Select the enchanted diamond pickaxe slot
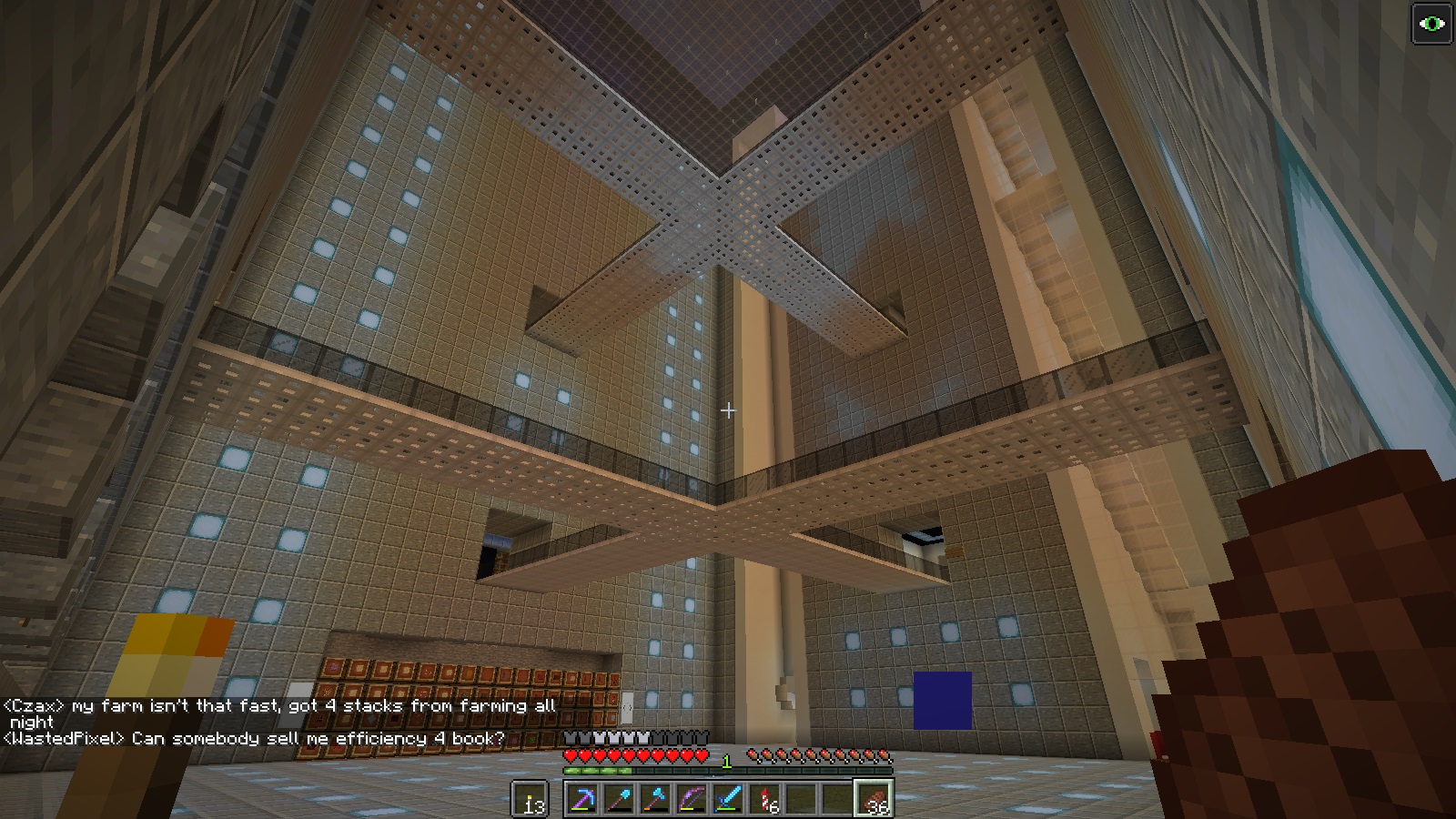Viewport: 1456px width, 819px height. 582,799
